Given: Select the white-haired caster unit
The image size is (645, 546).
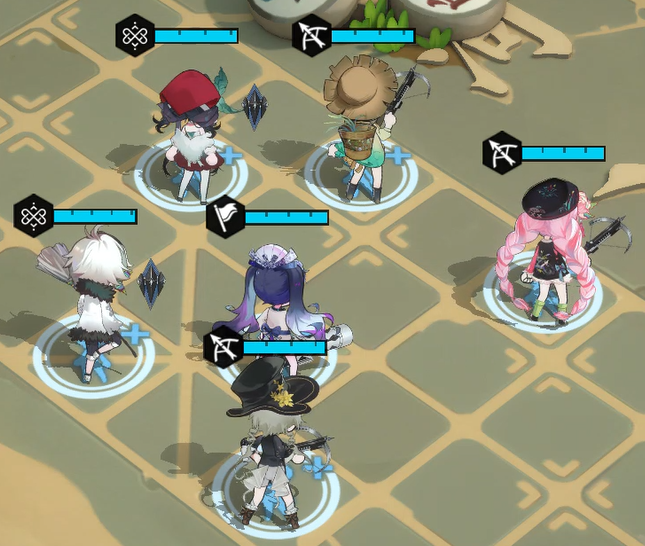Looking at the screenshot, I should coord(92,300).
